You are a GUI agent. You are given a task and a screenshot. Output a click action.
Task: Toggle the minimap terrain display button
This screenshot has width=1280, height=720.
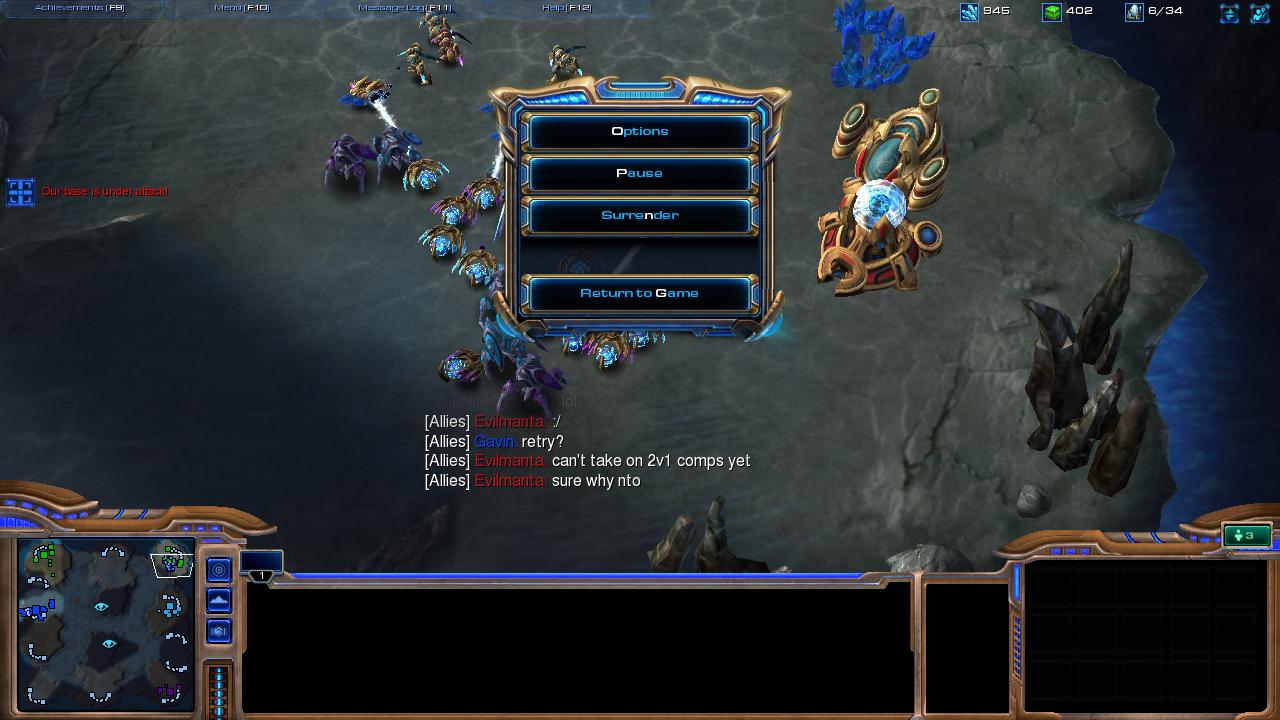pos(219,600)
